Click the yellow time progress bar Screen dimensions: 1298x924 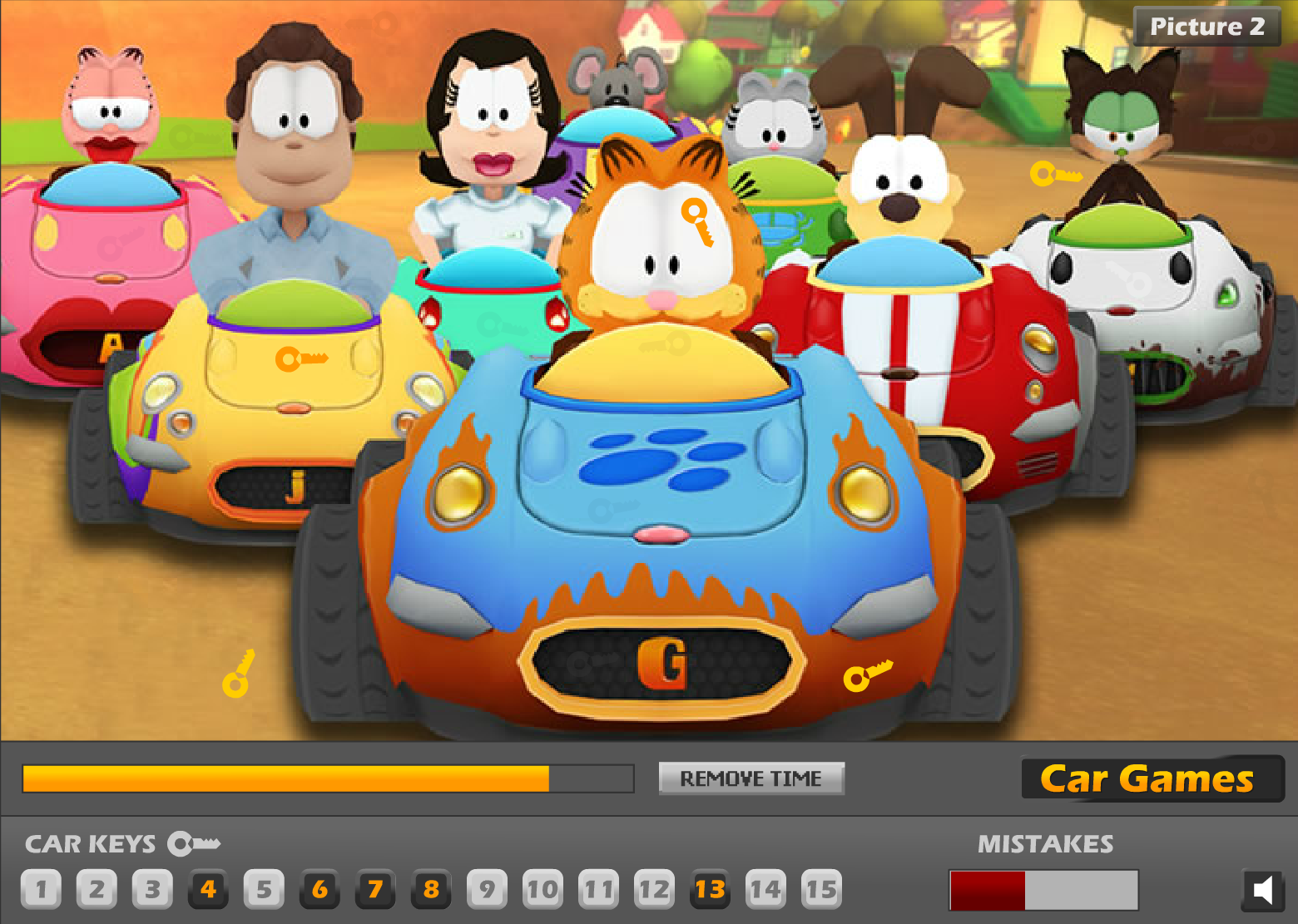click(287, 778)
